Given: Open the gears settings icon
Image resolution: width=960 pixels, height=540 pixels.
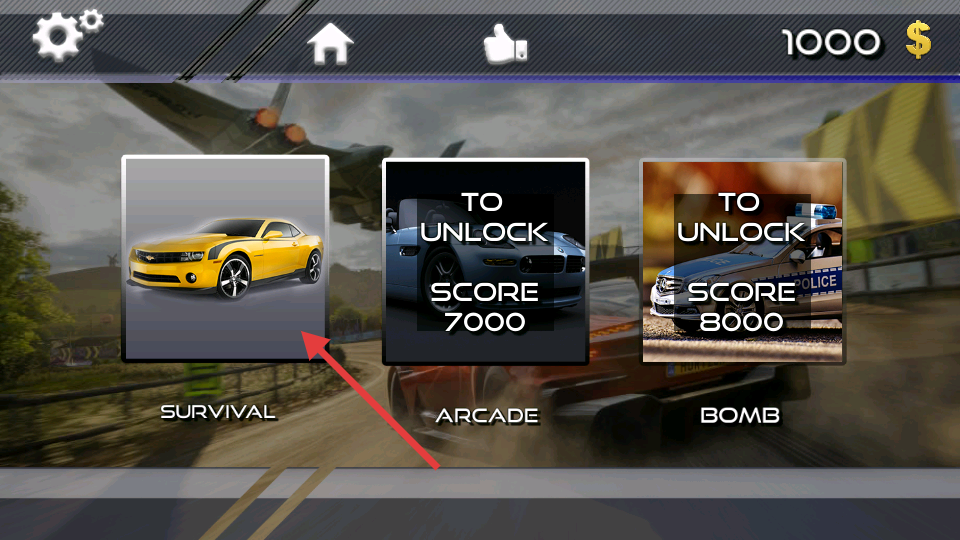Looking at the screenshot, I should coord(66,35).
